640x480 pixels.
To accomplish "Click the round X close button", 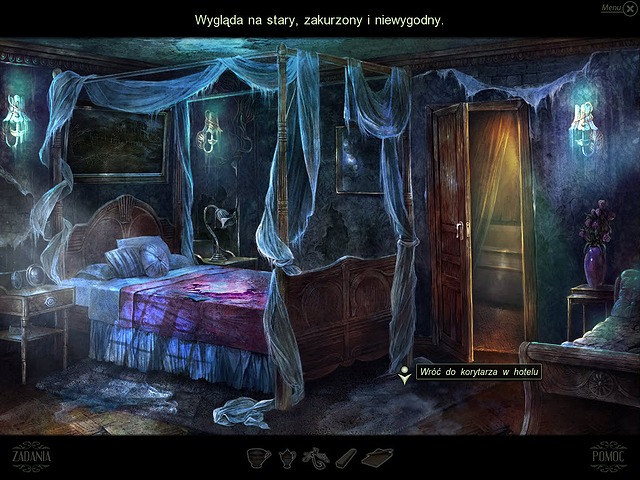I will click(630, 8).
